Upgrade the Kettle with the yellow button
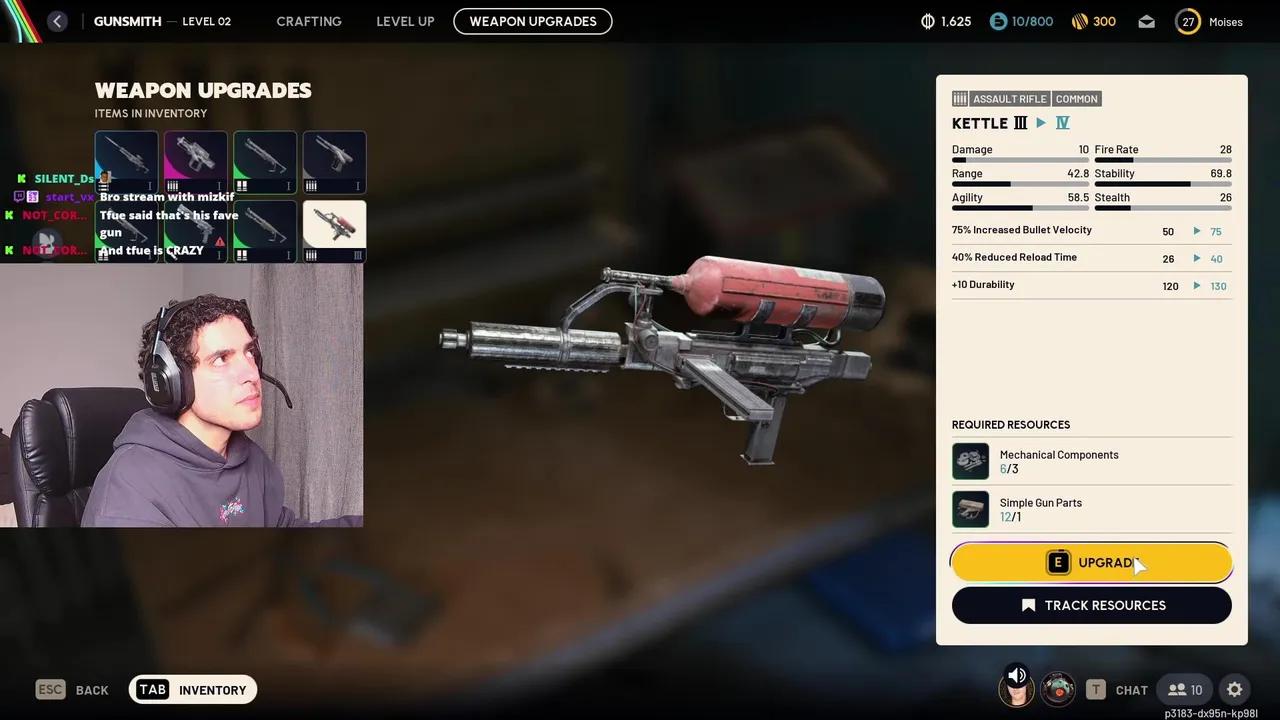 pyautogui.click(x=1091, y=563)
